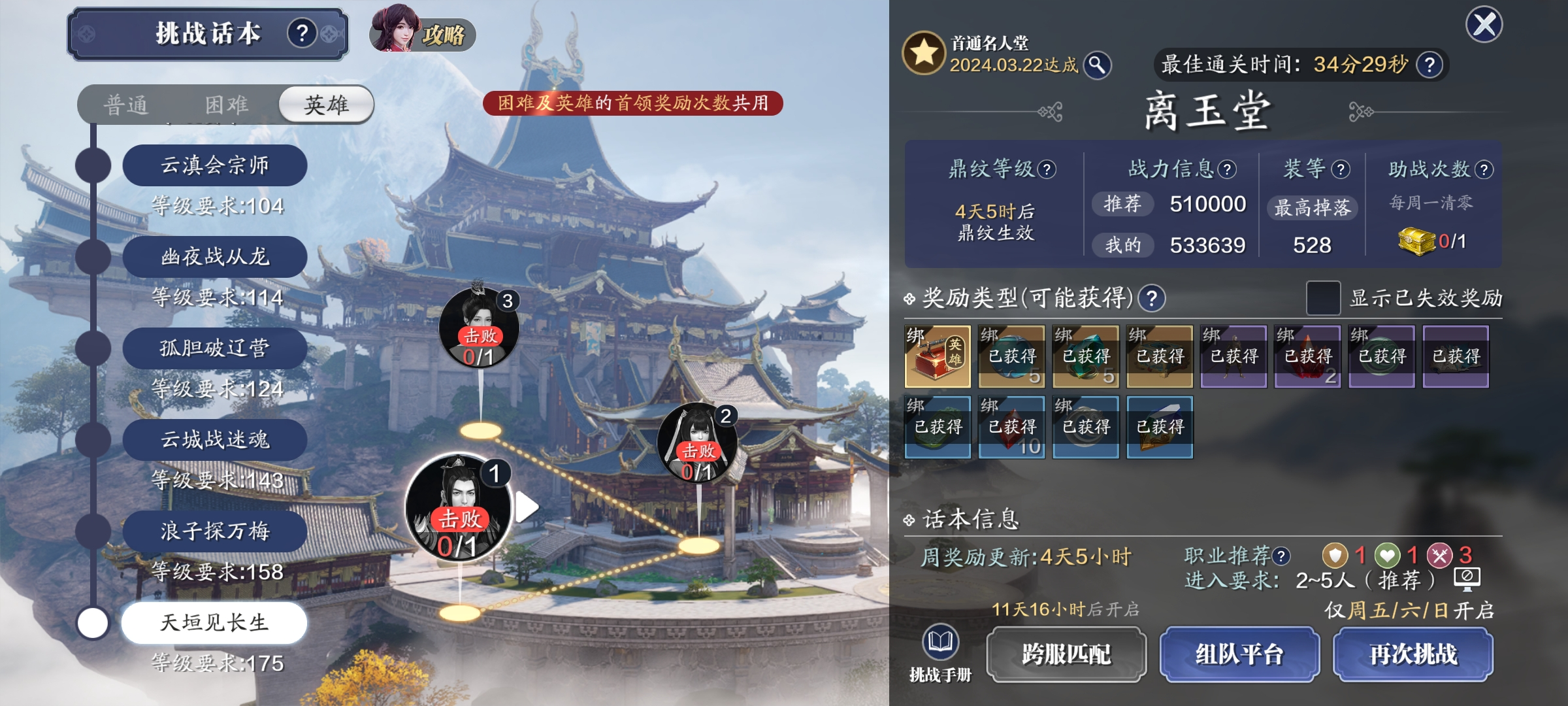Viewport: 1568px width, 706px height.
Task: Select the 云滇会宗师 dungeon entry
Action: point(214,165)
